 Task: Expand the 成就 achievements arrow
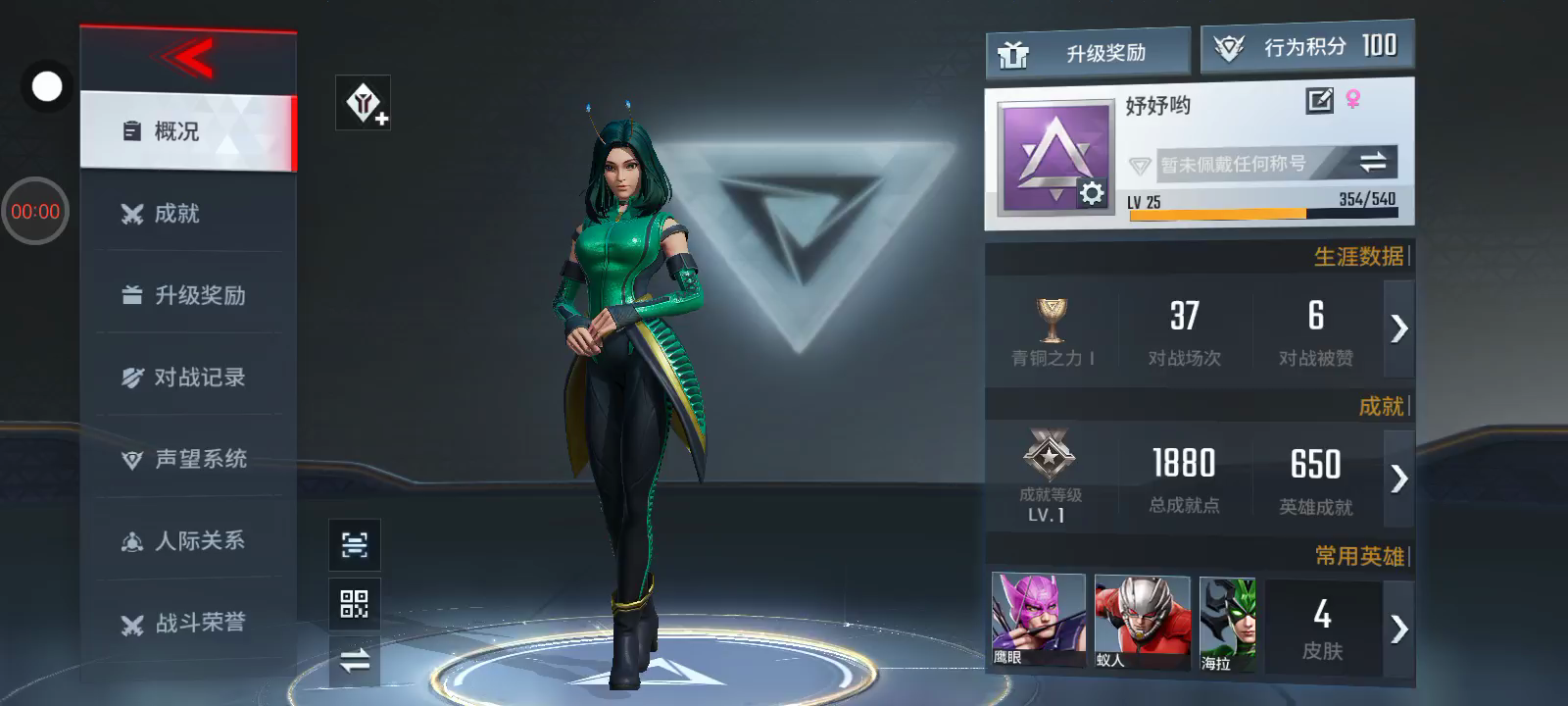(1398, 479)
